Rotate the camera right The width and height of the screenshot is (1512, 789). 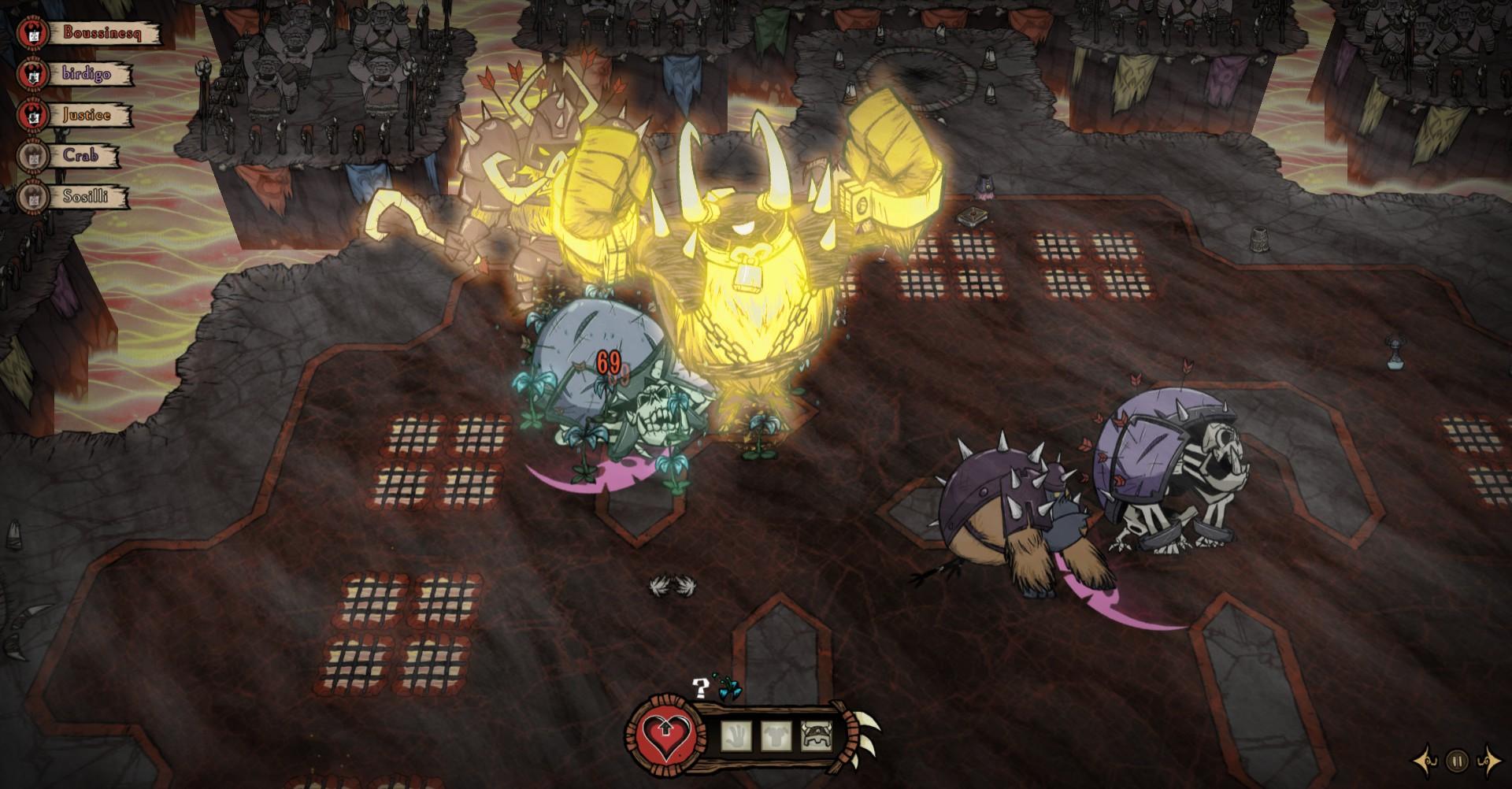pos(1488,761)
